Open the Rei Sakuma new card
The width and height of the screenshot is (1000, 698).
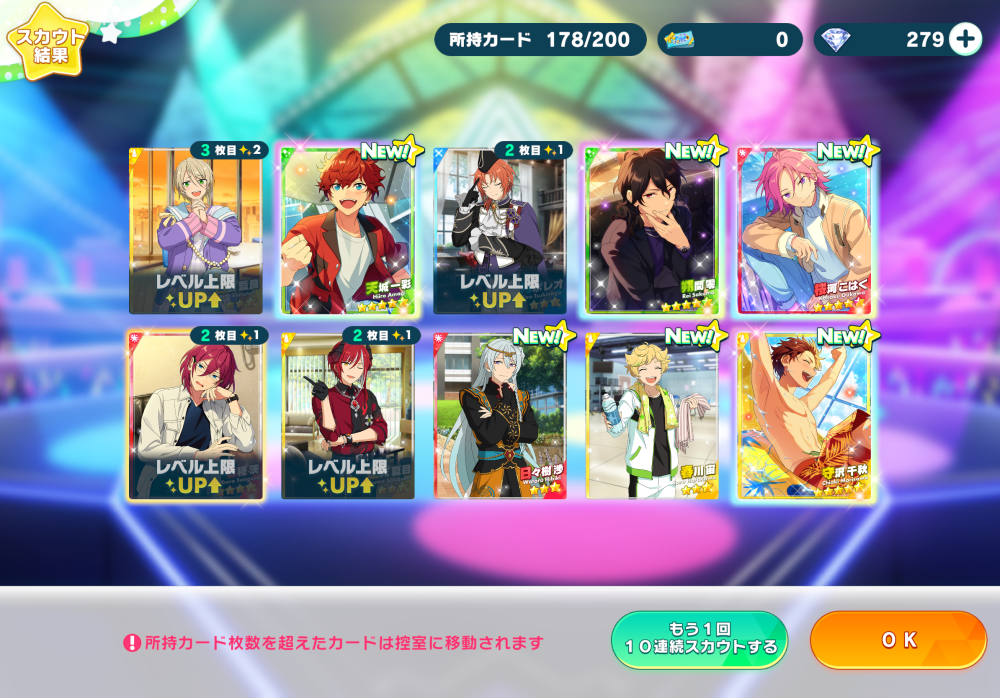pyautogui.click(x=651, y=230)
